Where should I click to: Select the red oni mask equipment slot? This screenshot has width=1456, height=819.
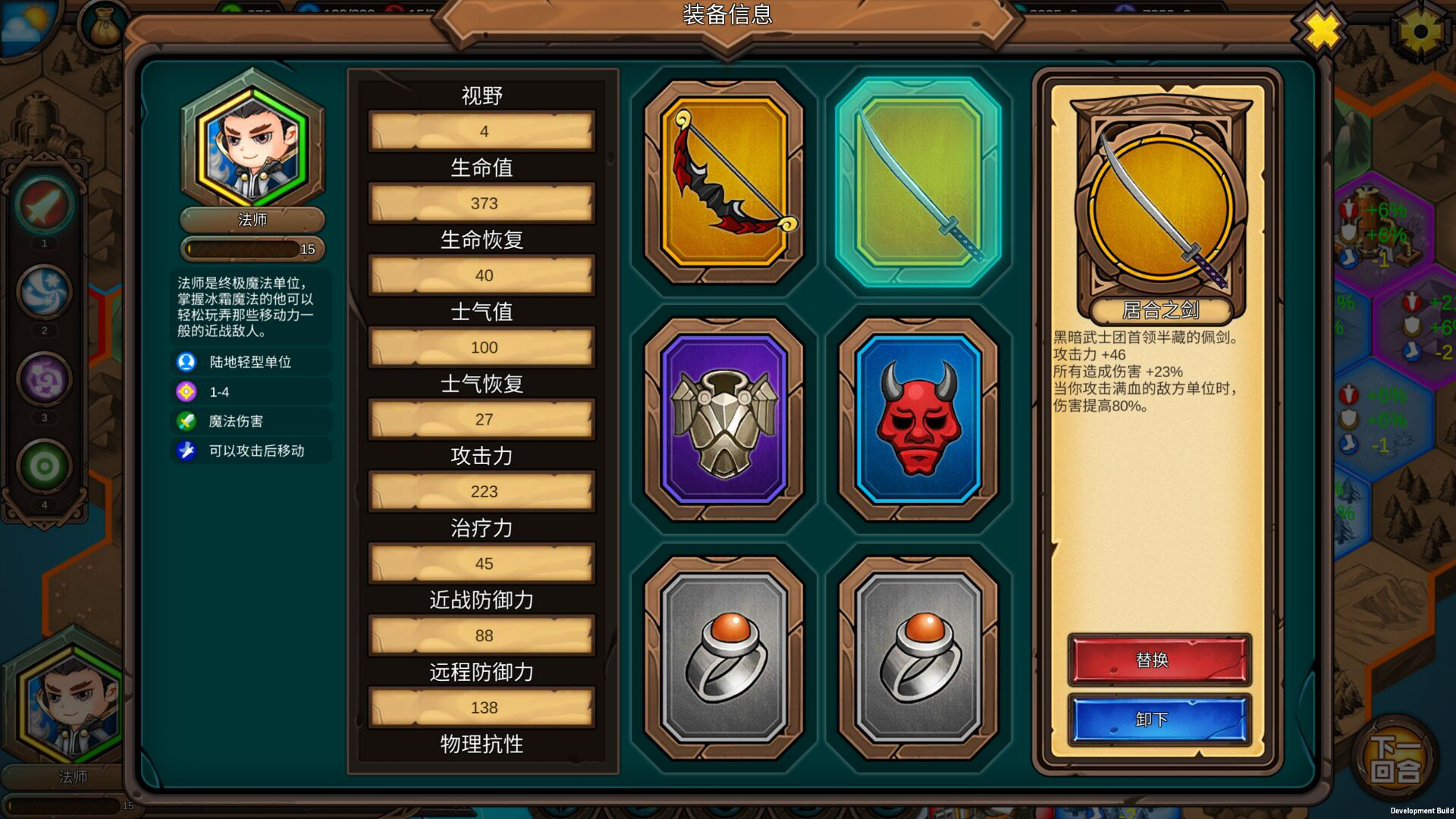920,417
